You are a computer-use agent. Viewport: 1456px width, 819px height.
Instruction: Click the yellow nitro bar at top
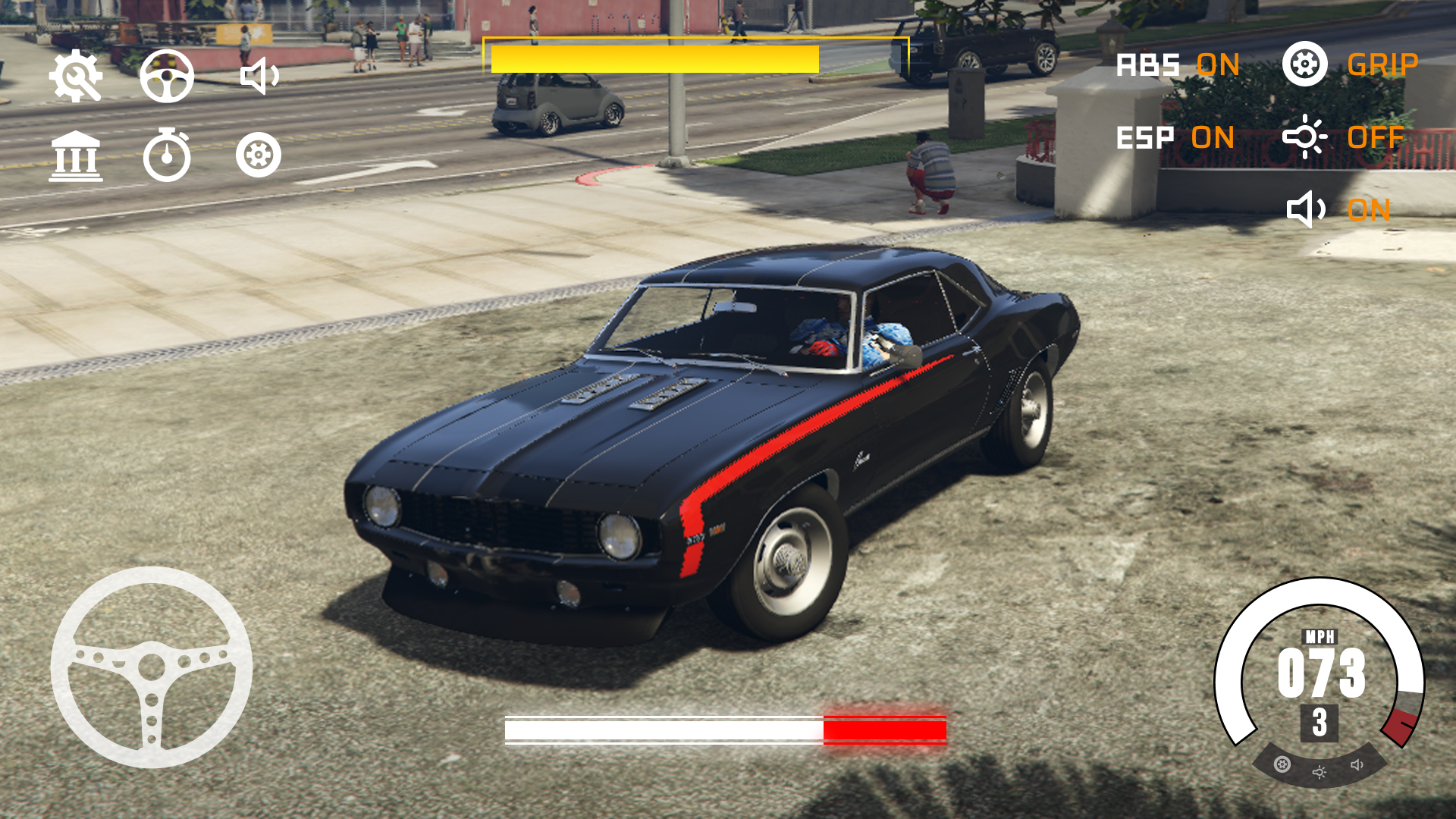(655, 58)
